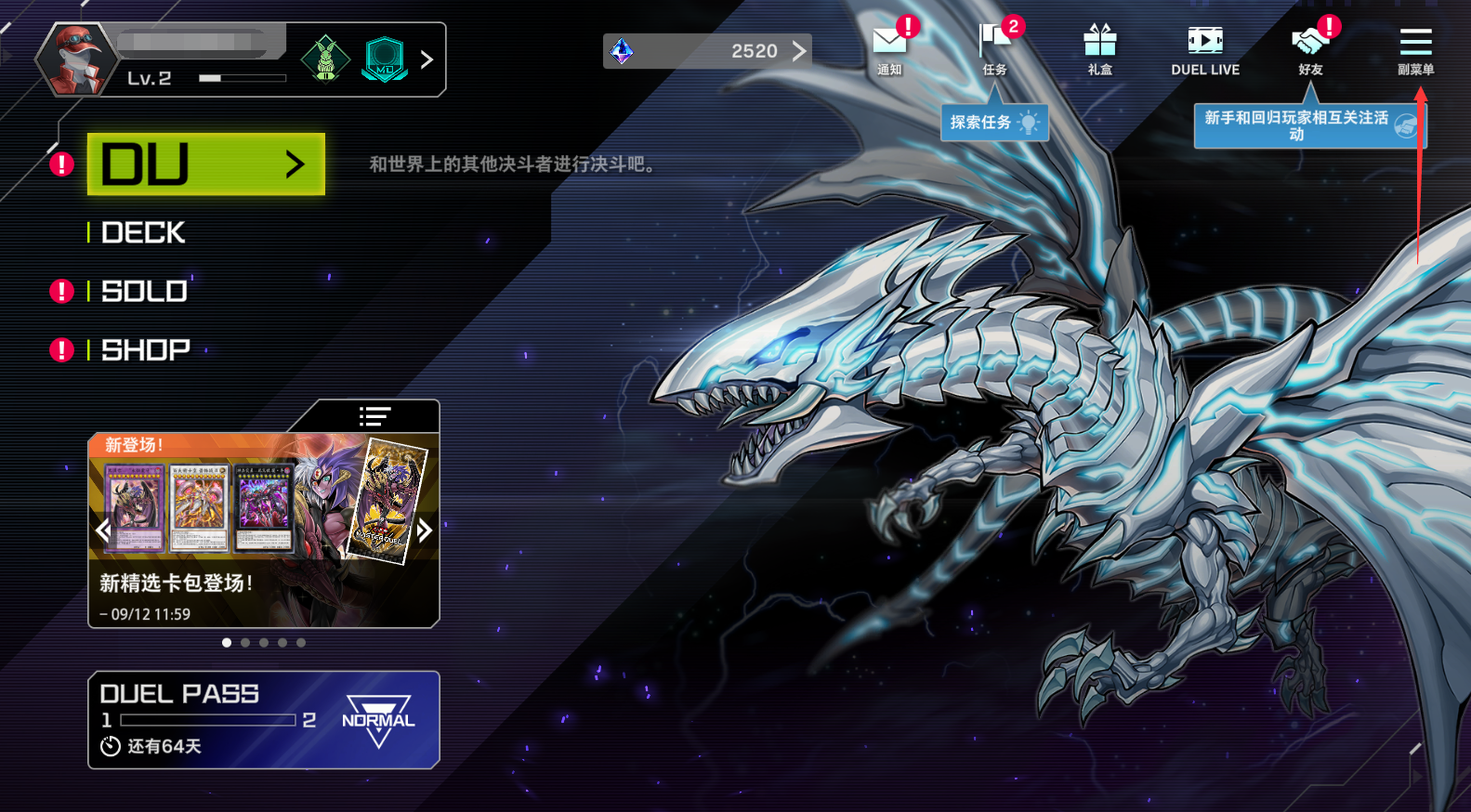The image size is (1471, 812).
Task: Select the SOLO mode entry
Action: tap(144, 292)
